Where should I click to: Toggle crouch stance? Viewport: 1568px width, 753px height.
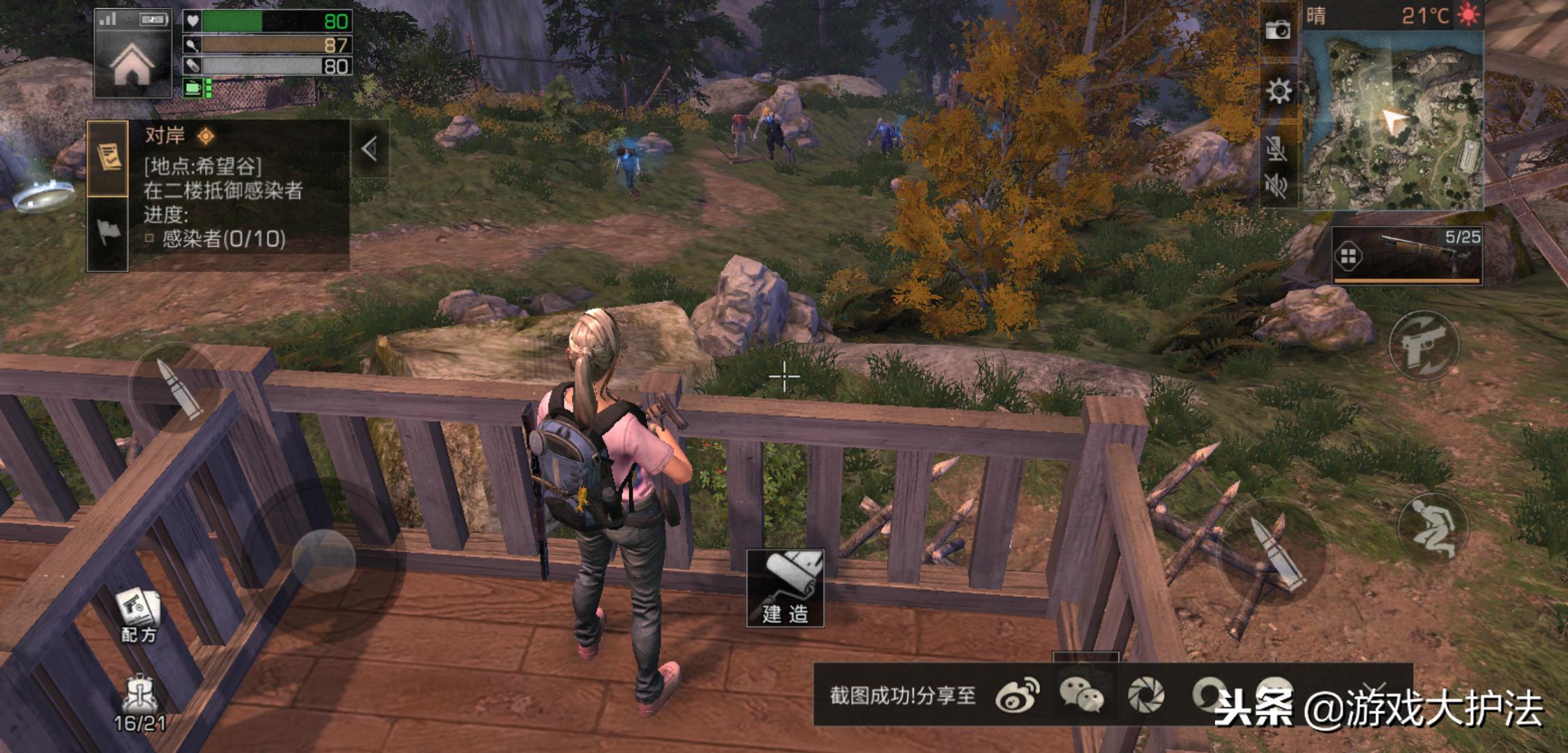[x=1433, y=526]
